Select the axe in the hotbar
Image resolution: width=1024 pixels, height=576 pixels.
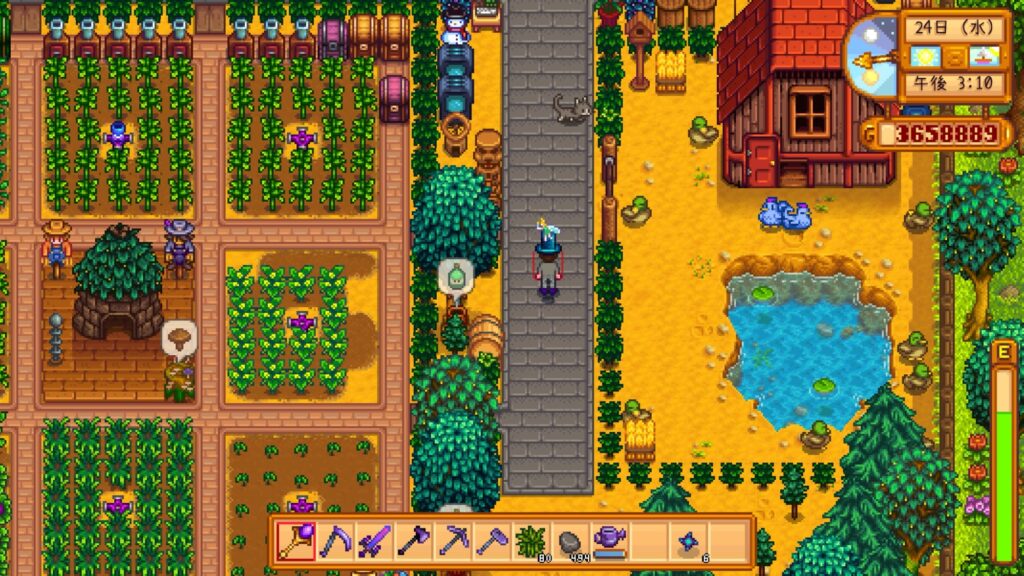[412, 541]
